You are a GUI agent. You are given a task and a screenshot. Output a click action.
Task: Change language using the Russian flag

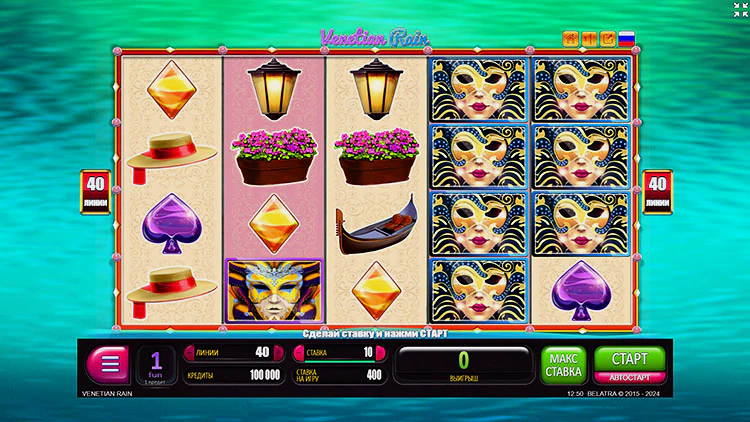coord(627,39)
